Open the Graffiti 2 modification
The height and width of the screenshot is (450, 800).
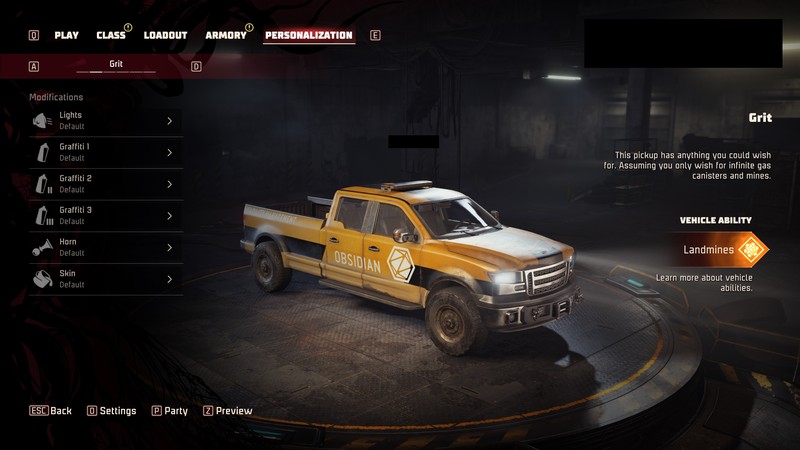(x=105, y=184)
